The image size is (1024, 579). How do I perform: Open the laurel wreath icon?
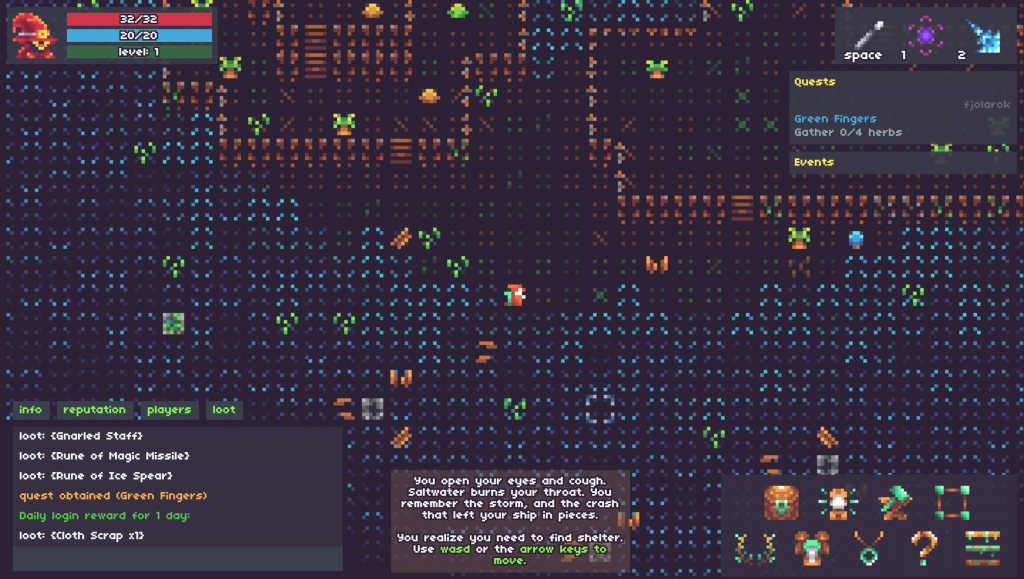click(751, 548)
